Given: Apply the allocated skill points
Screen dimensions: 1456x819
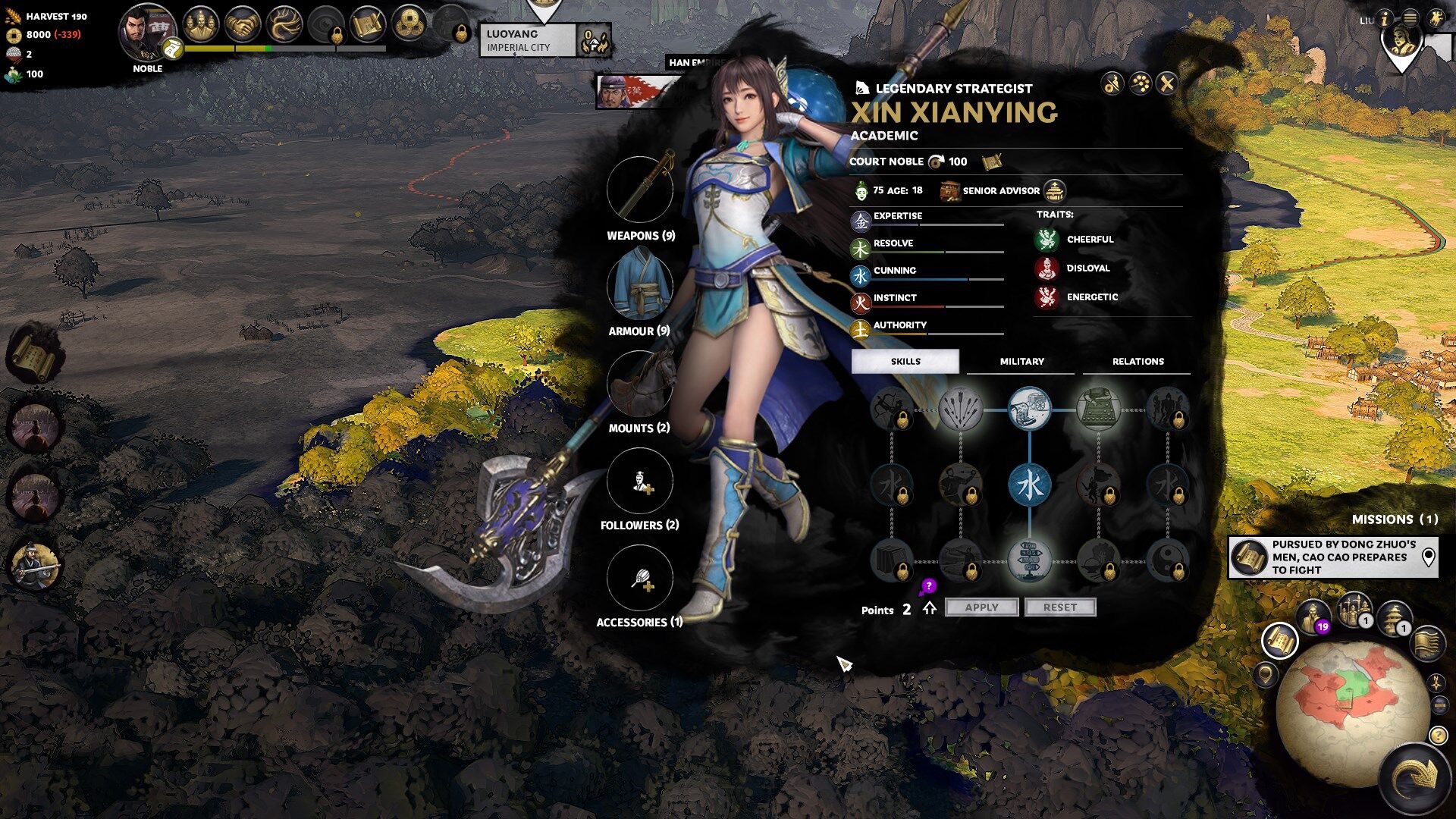Looking at the screenshot, I should tap(981, 607).
